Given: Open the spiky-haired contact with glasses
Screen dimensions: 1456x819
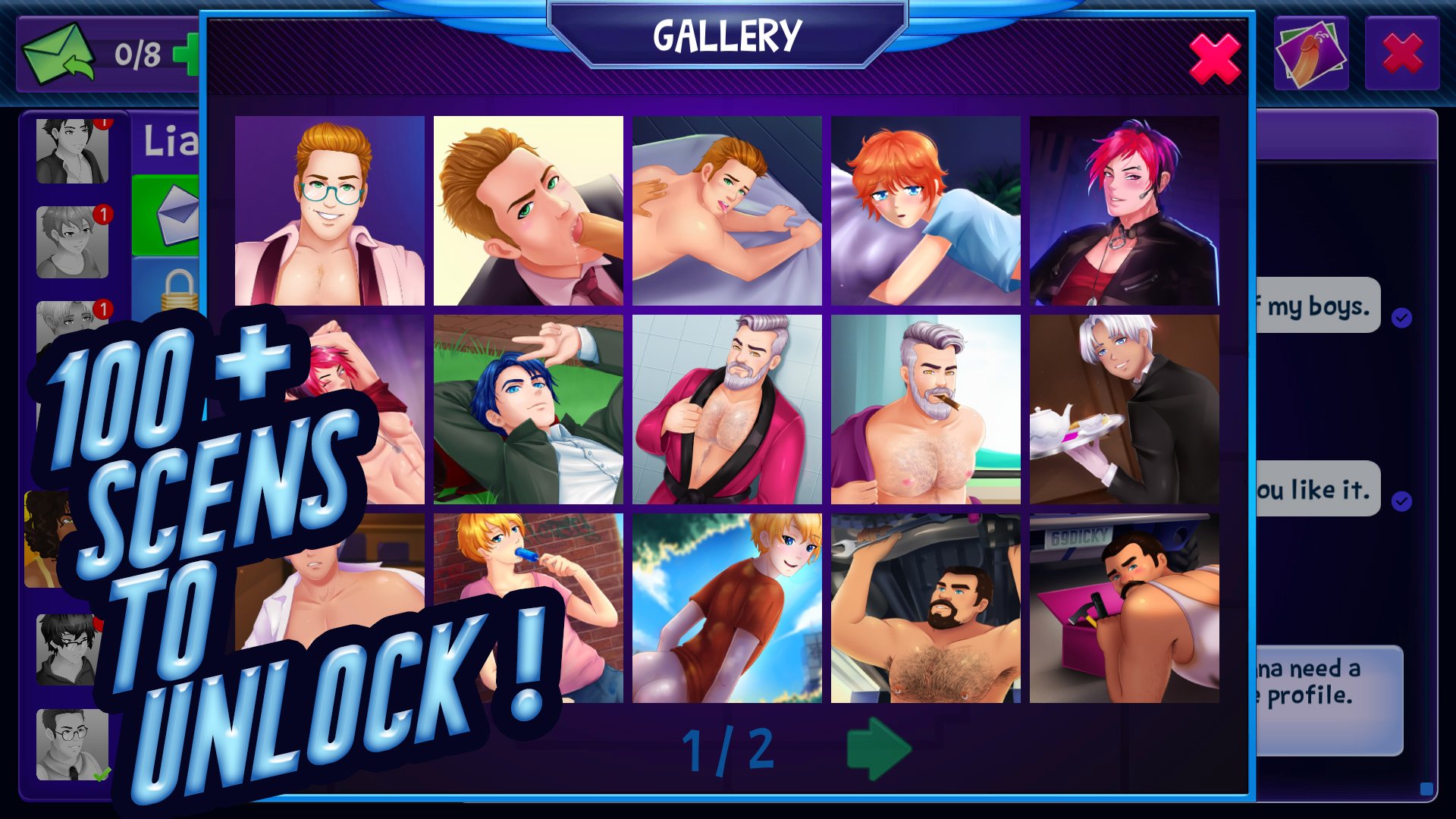Looking at the screenshot, I should tap(68, 648).
